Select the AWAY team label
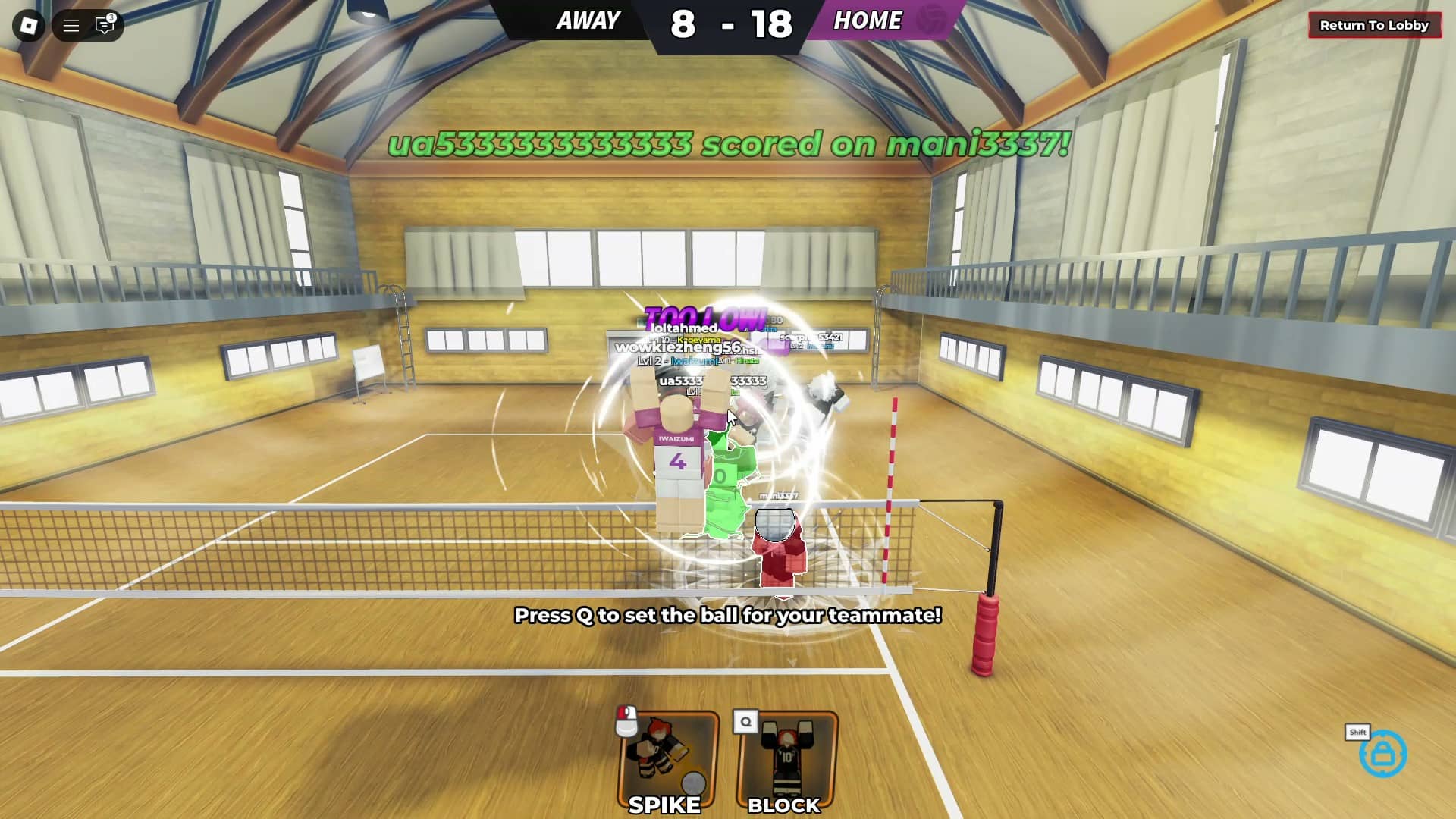This screenshot has height=819, width=1456. [588, 20]
